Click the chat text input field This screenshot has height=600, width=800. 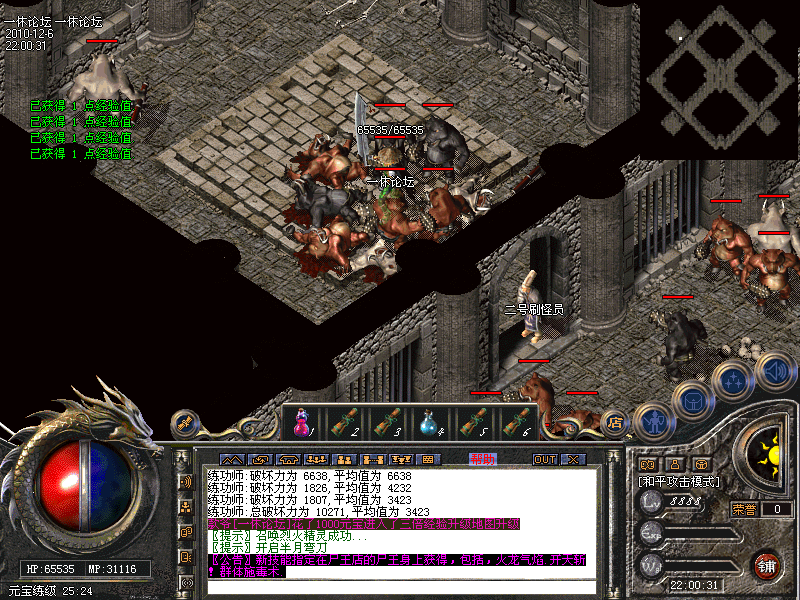point(400,586)
